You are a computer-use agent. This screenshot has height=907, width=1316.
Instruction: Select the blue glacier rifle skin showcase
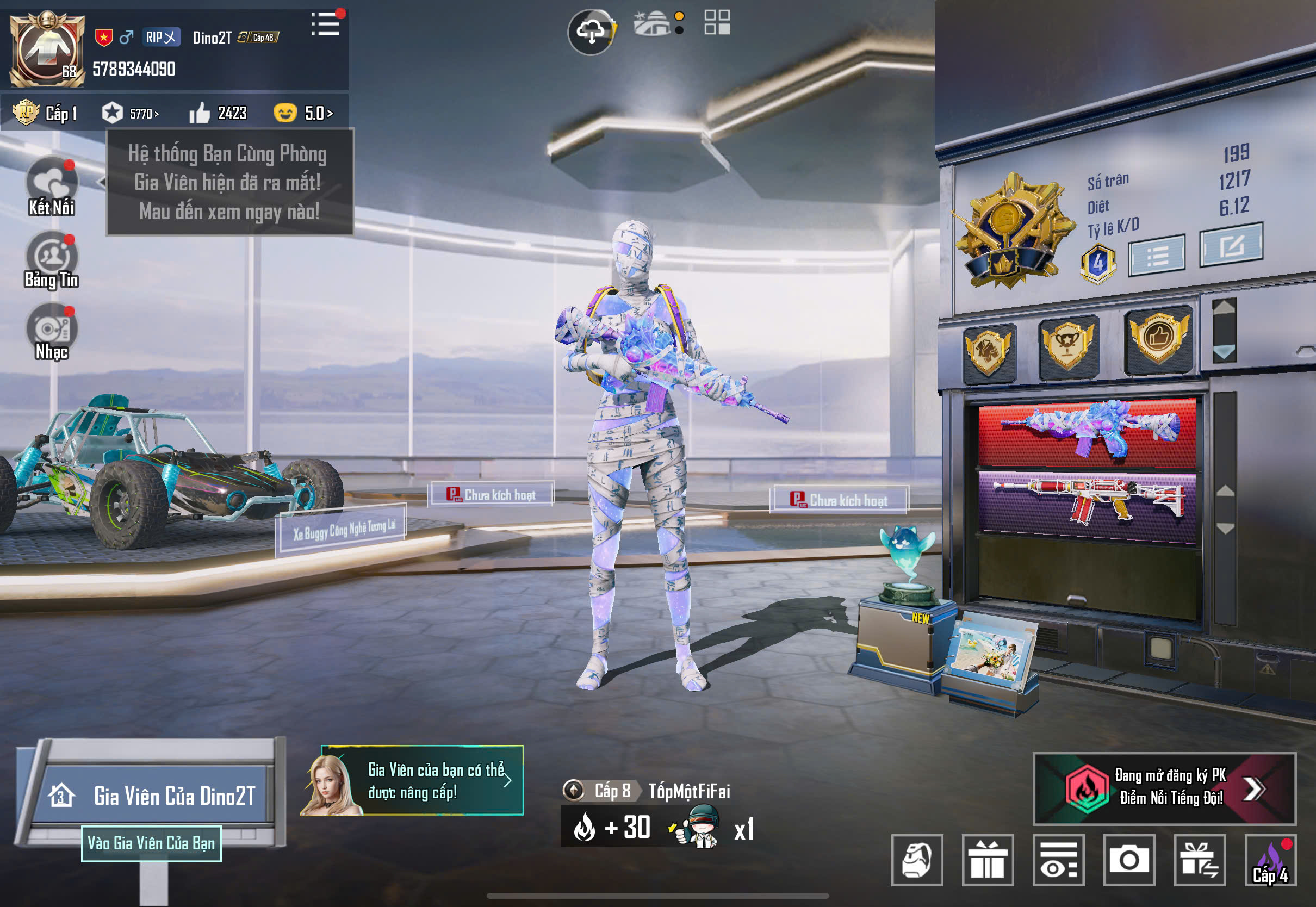(x=1087, y=432)
